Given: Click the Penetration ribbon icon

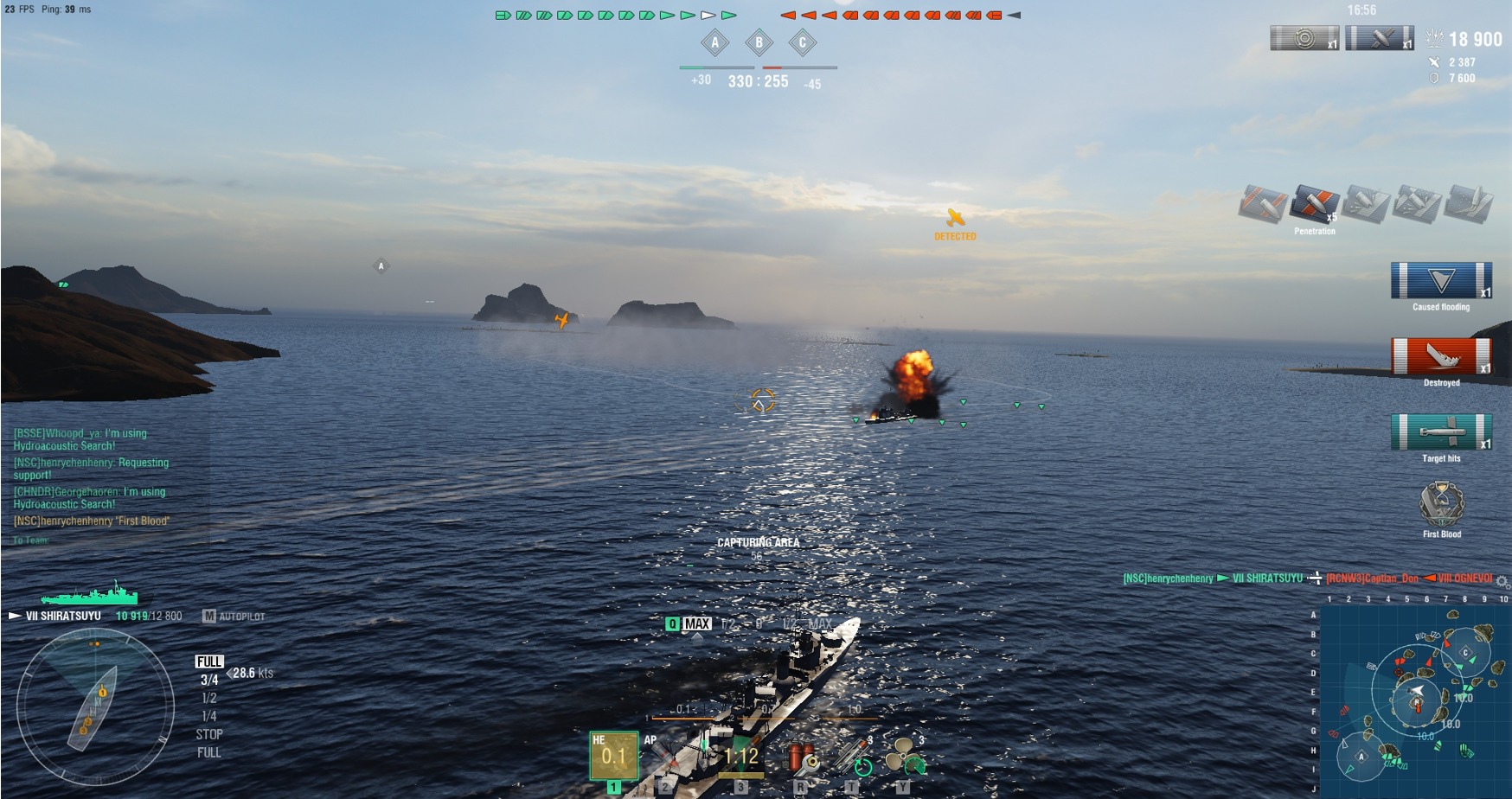Looking at the screenshot, I should click(1314, 204).
